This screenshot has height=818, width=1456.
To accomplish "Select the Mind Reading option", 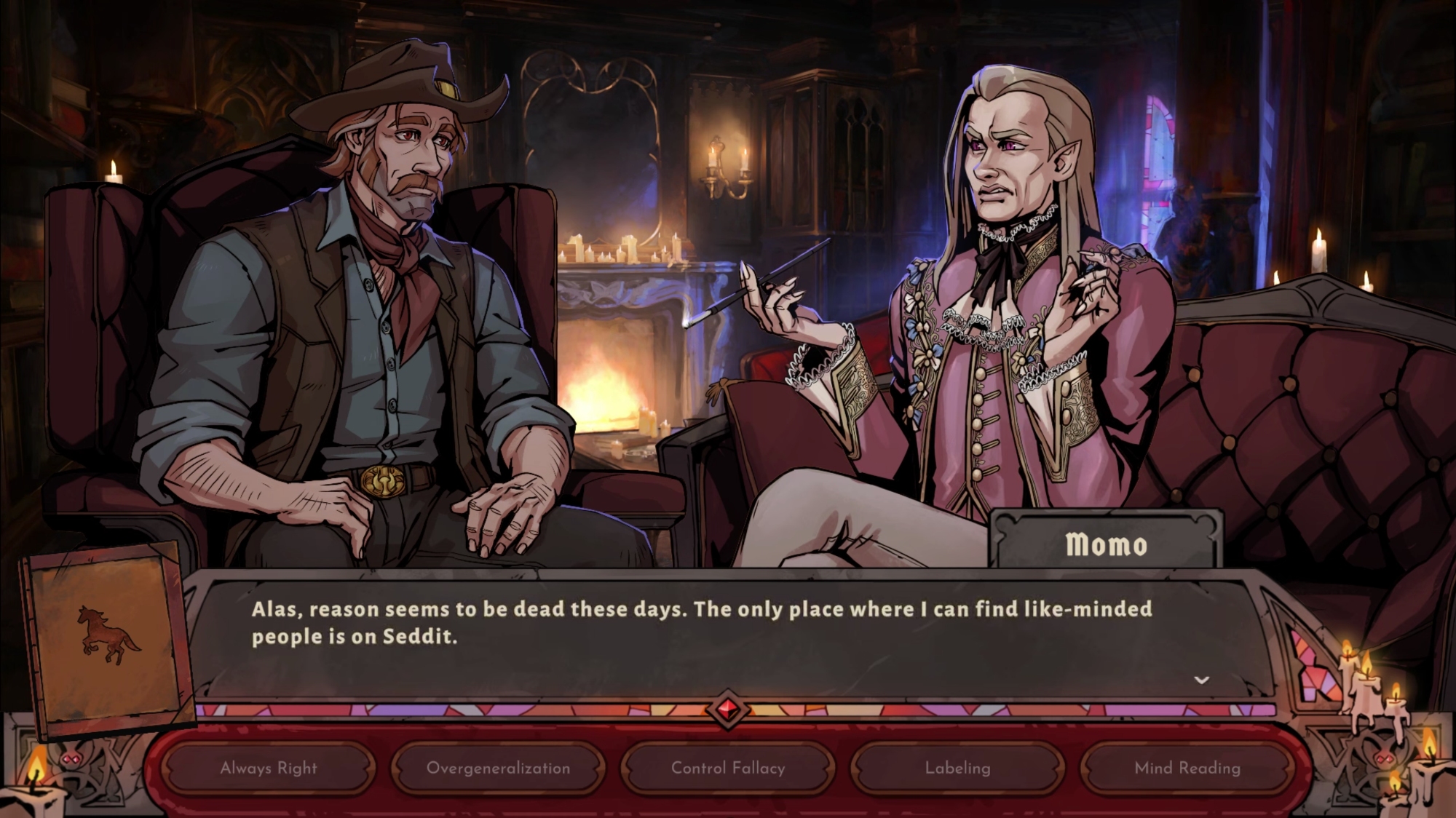I will 1187,768.
